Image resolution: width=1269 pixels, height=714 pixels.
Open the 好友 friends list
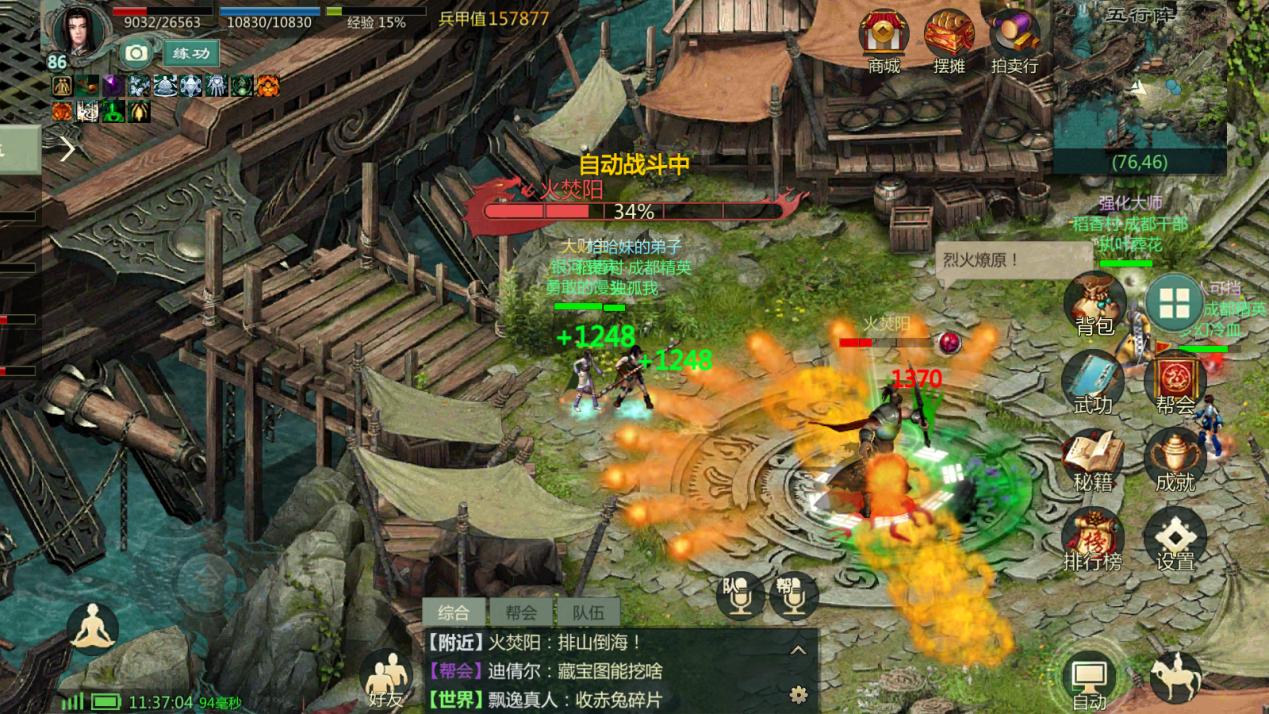tap(385, 680)
